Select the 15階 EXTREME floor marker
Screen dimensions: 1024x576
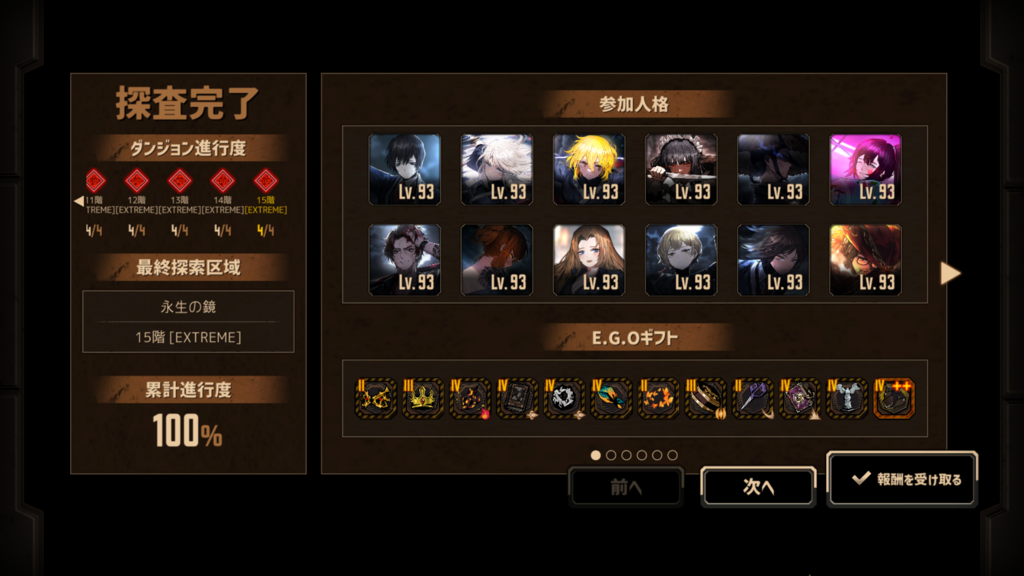point(265,182)
